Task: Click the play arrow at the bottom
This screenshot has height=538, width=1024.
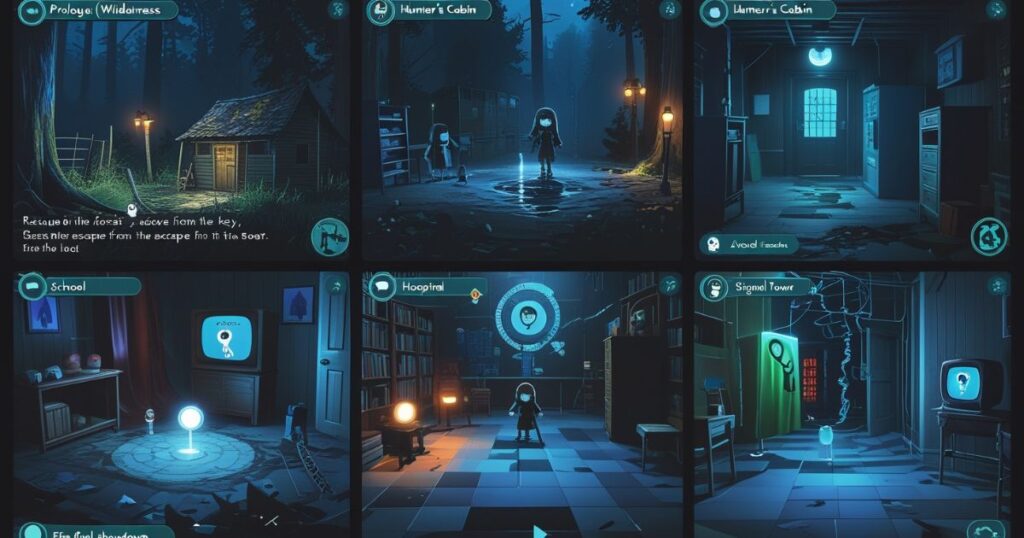Action: point(540,530)
